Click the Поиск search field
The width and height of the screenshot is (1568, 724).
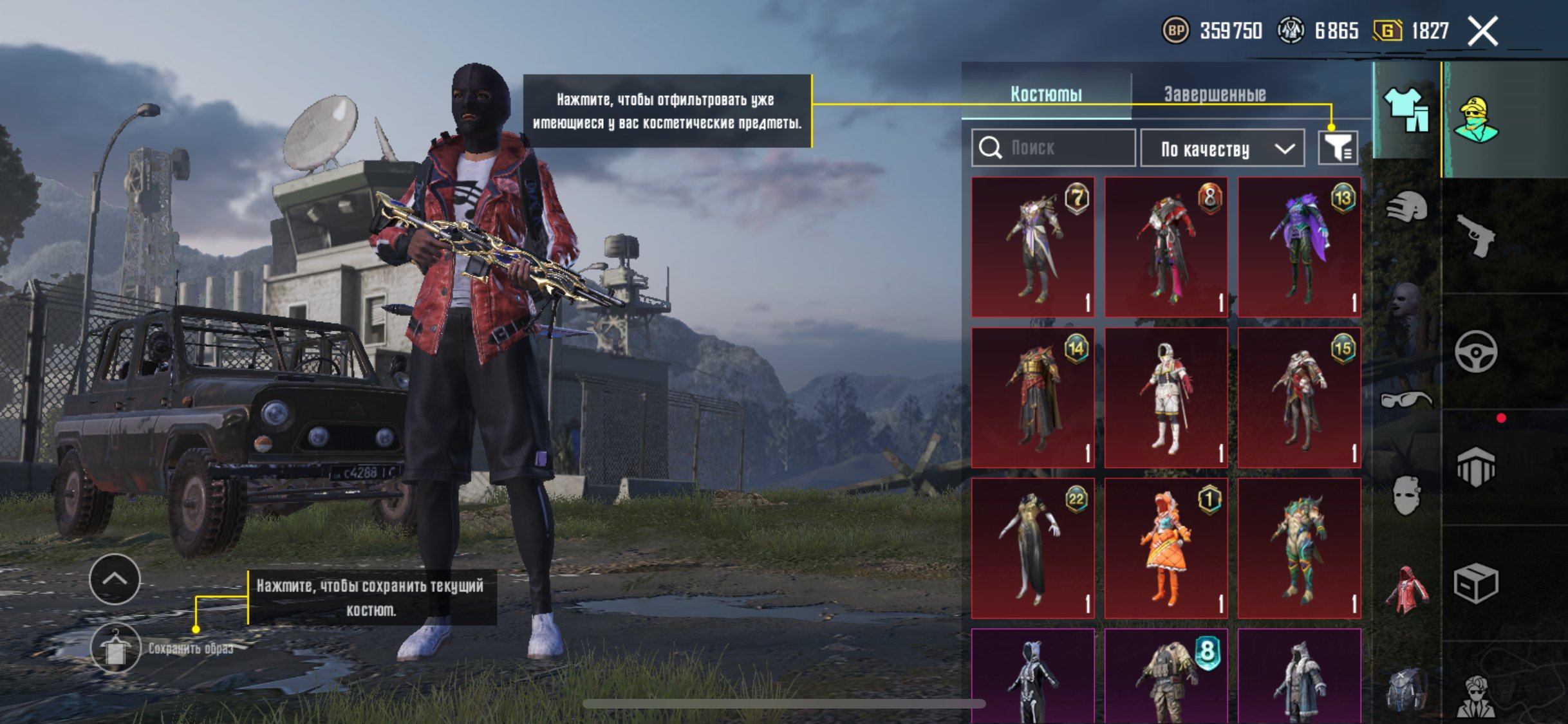pos(1053,148)
